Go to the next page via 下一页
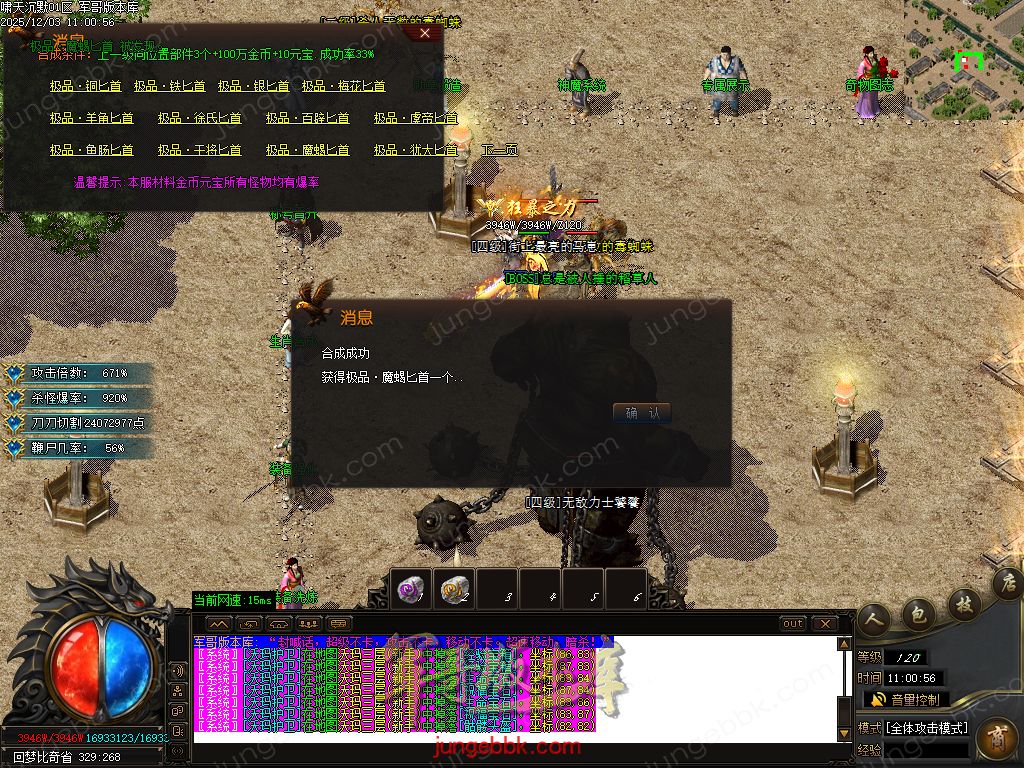Image resolution: width=1024 pixels, height=768 pixels. point(500,151)
